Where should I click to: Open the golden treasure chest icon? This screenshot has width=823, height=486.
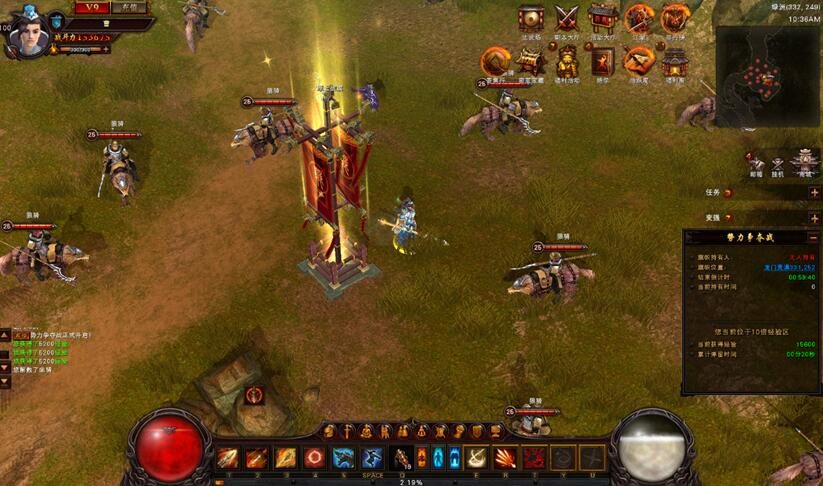[x=530, y=60]
